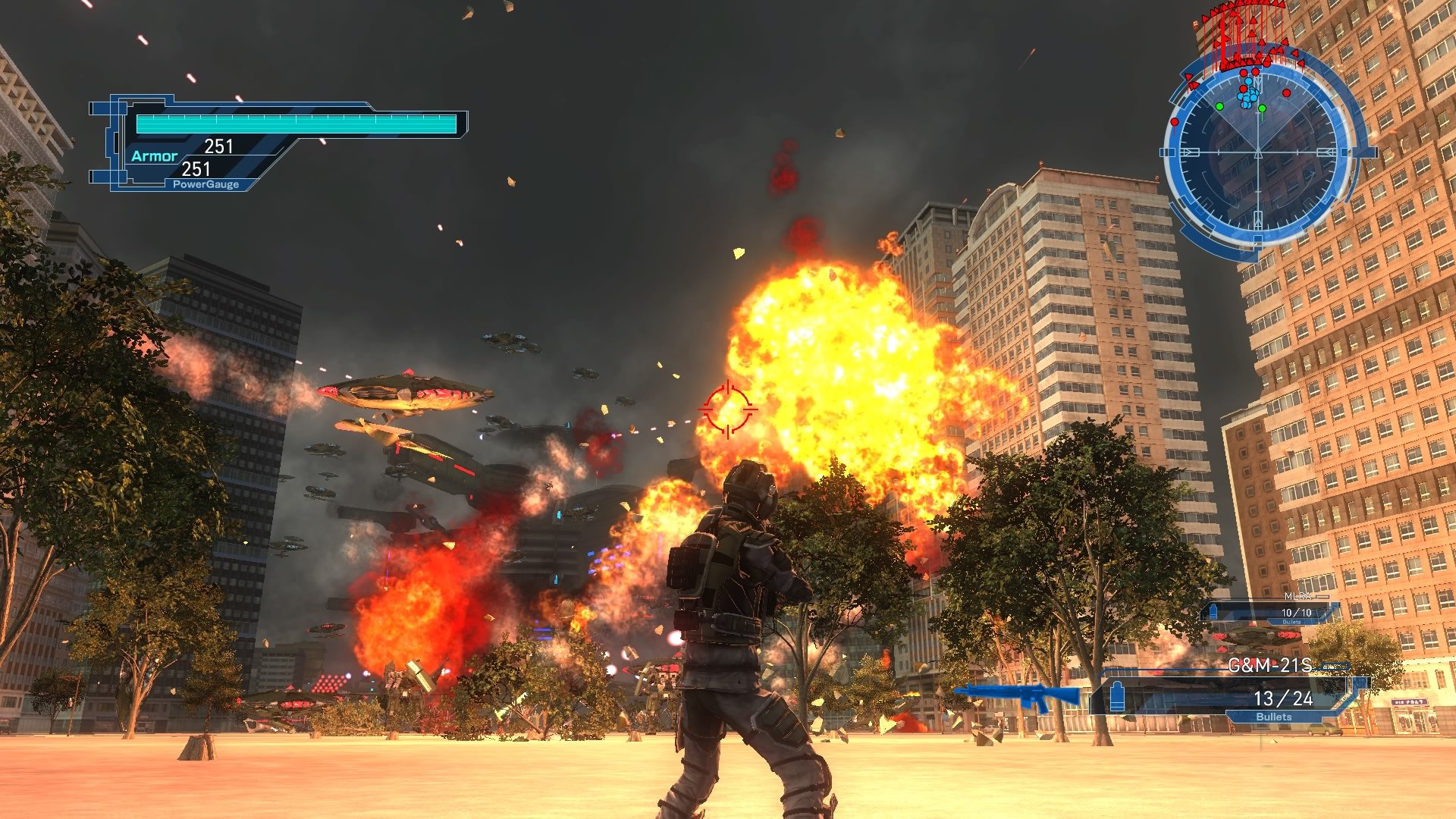Toggle the small indicator beside the MLRA name

pyautogui.click(x=1323, y=596)
